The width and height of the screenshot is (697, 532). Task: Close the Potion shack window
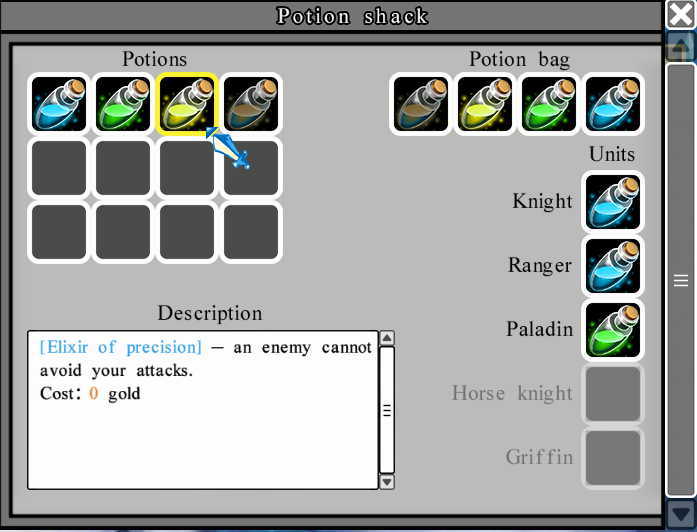coord(680,16)
